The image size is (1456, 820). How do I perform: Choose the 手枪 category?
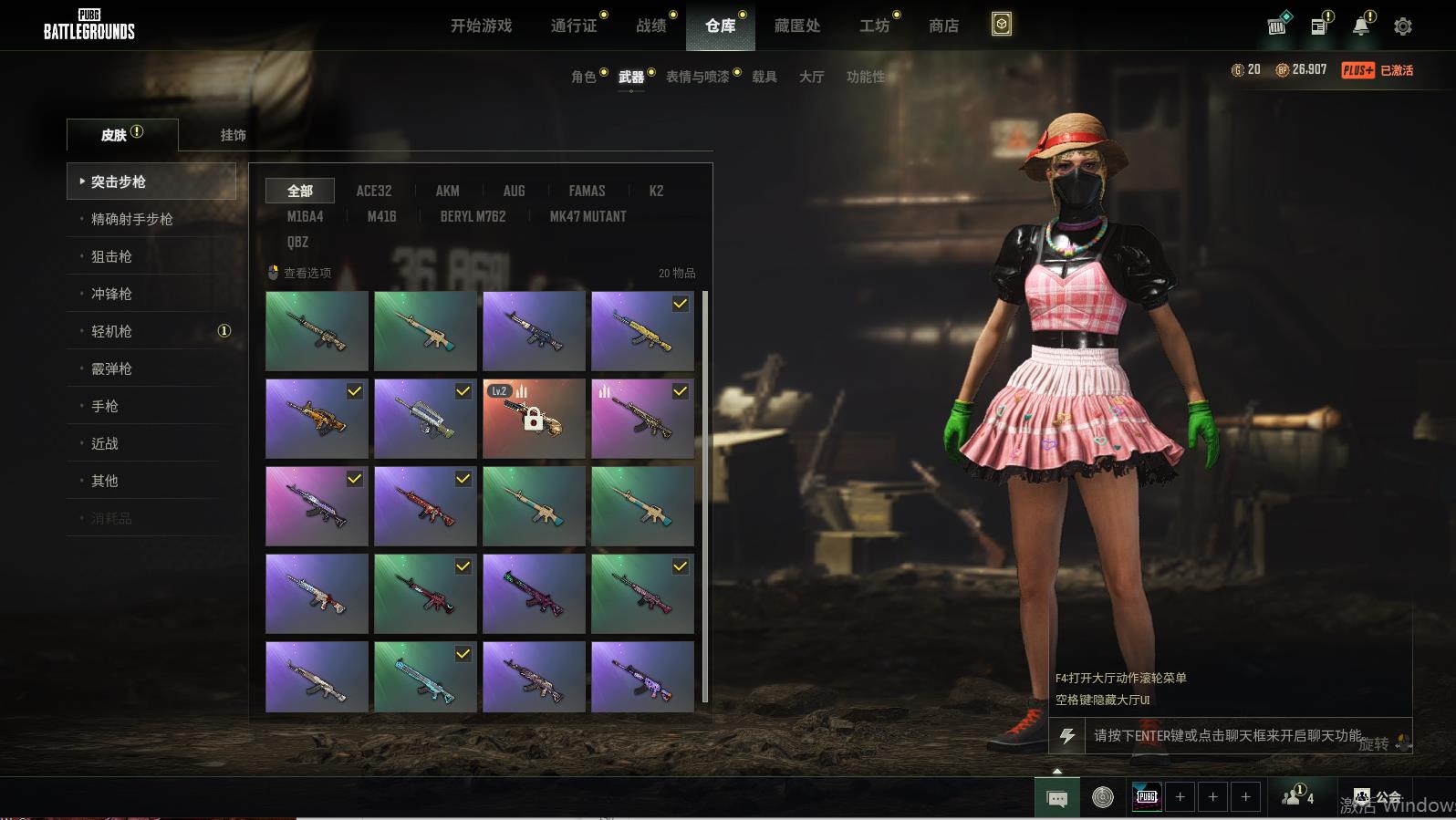pyautogui.click(x=105, y=406)
